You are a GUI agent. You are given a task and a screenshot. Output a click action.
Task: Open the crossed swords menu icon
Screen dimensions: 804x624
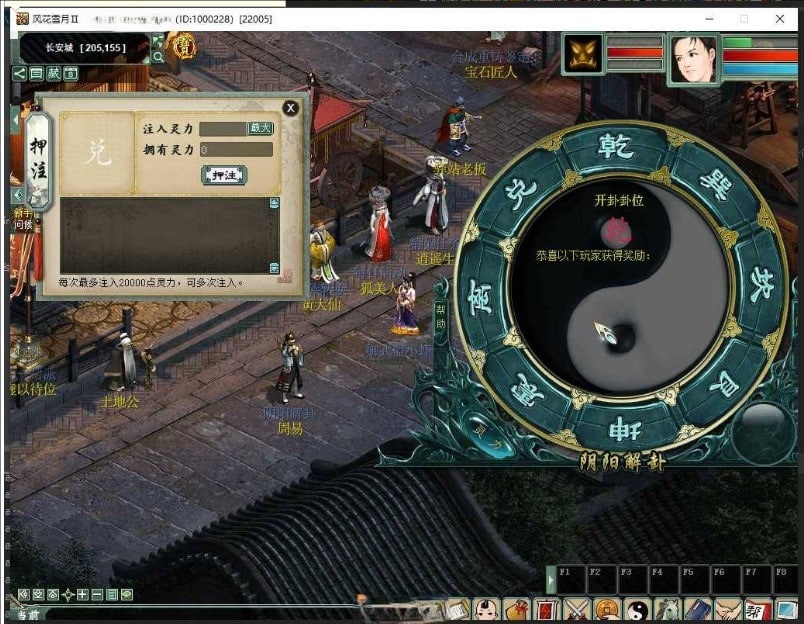pos(577,609)
